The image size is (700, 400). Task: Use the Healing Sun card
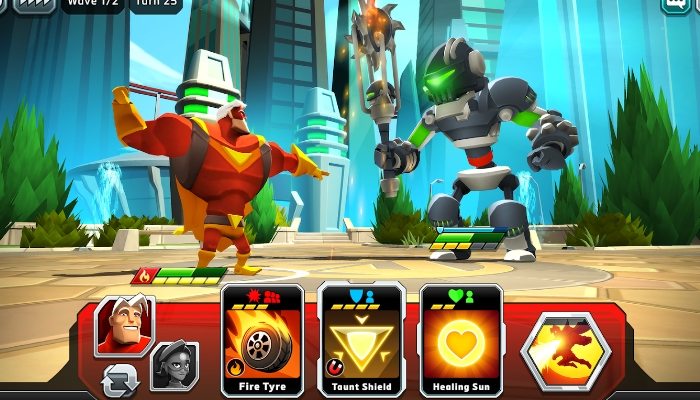(x=459, y=340)
